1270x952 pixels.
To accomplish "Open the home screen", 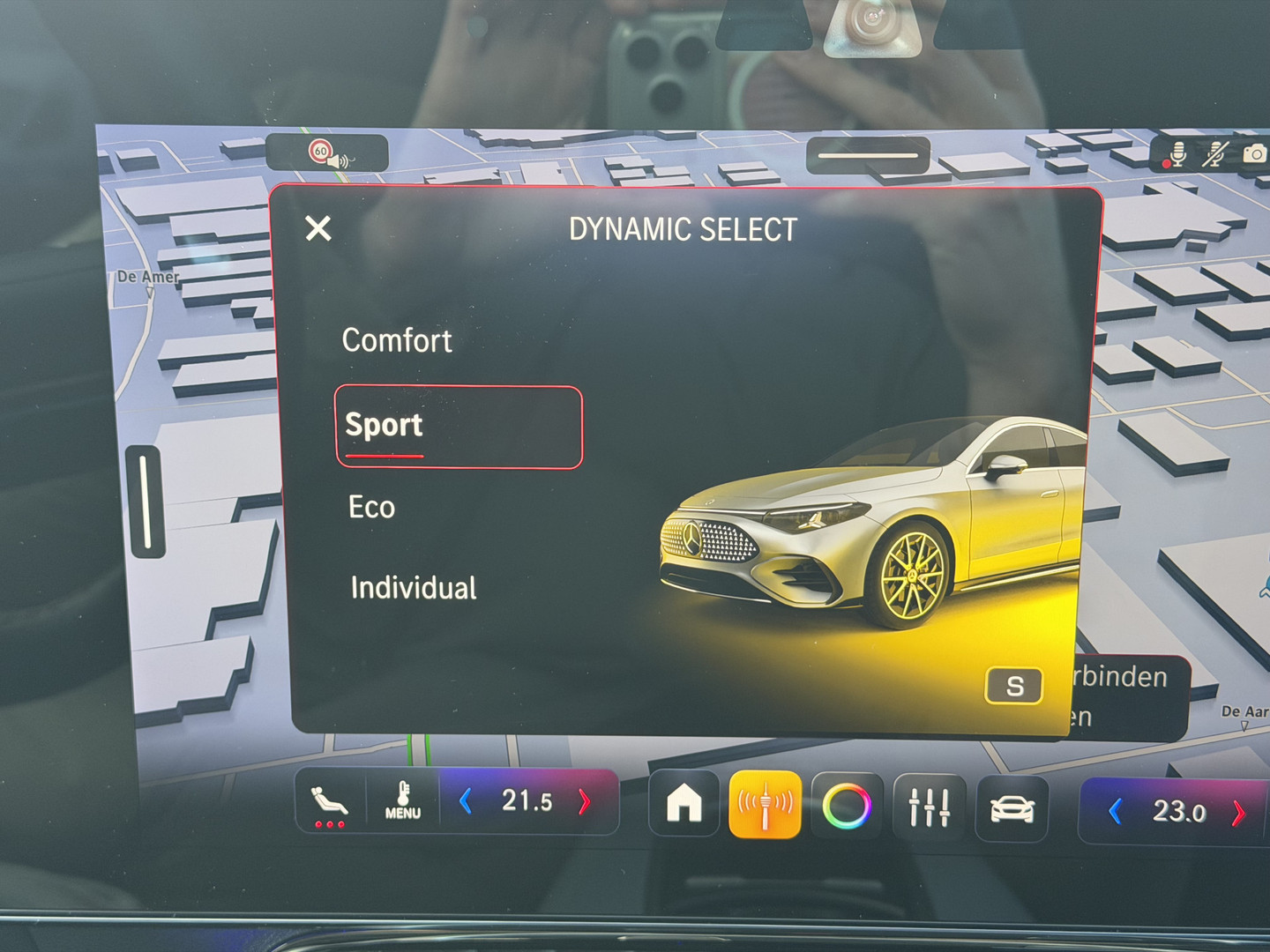I will 684,802.
